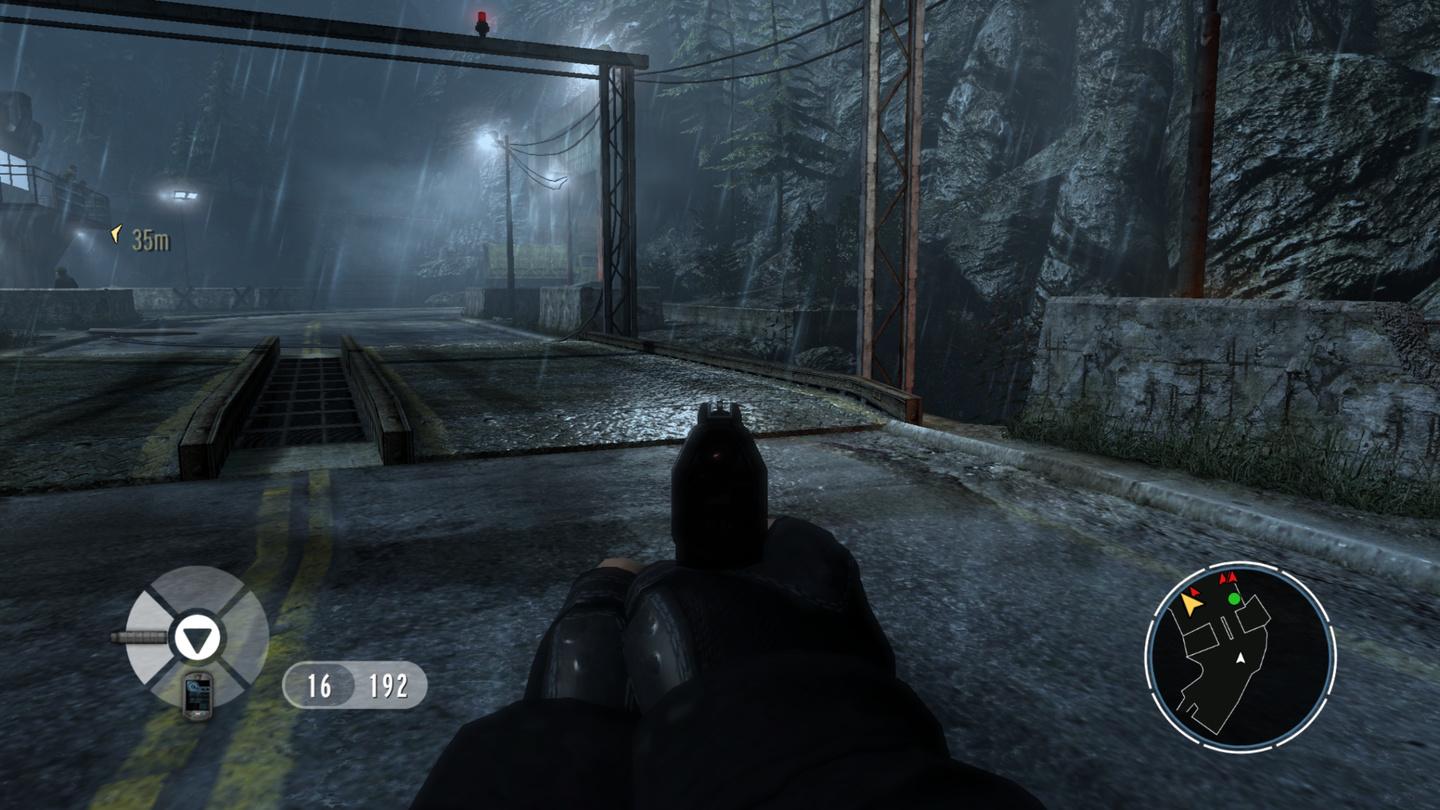The height and width of the screenshot is (810, 1440).
Task: Select the smartphone gadget in the weapon wheel
Action: pos(197,694)
